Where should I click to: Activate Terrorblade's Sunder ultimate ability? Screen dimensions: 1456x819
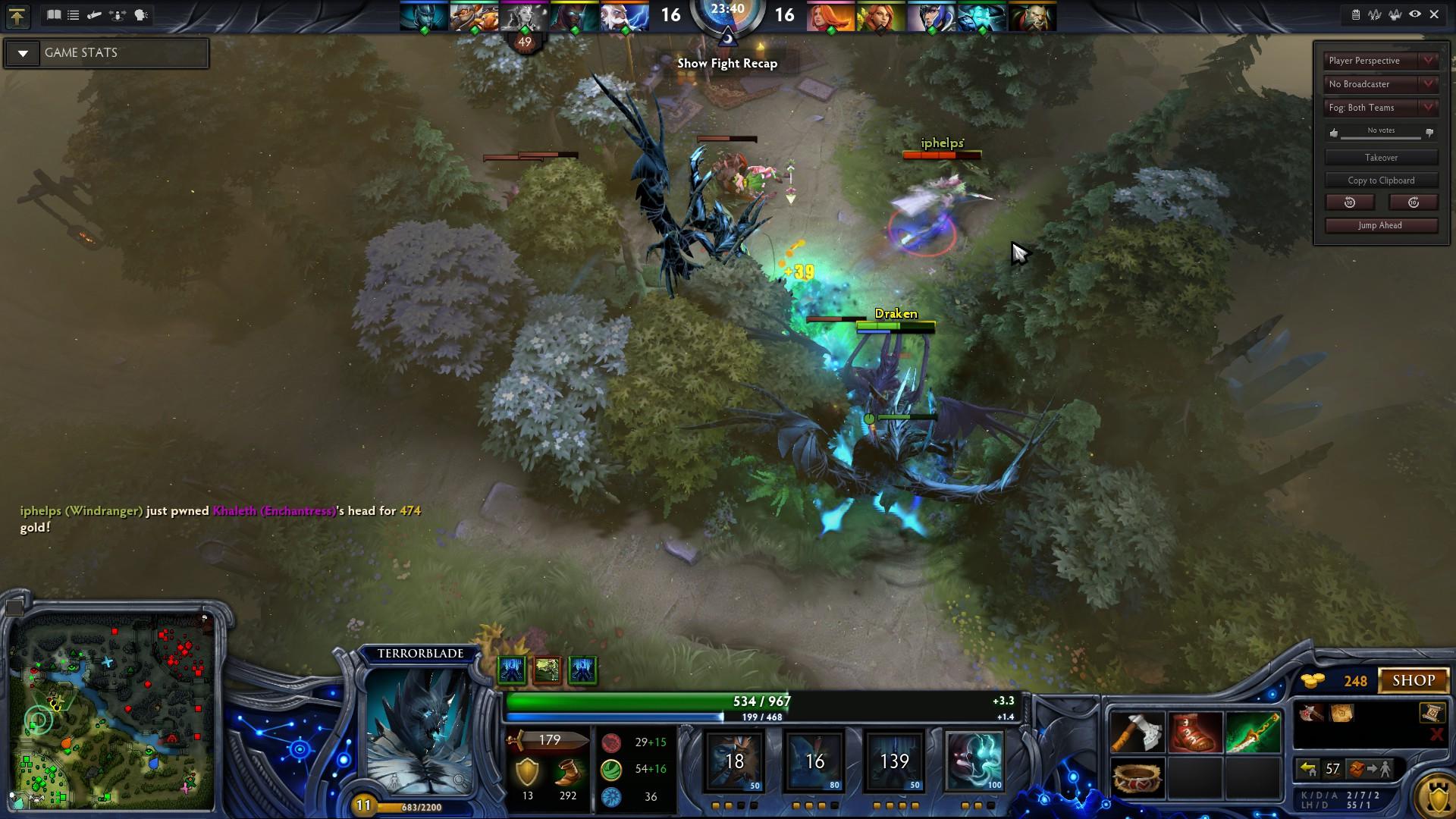pos(974,761)
